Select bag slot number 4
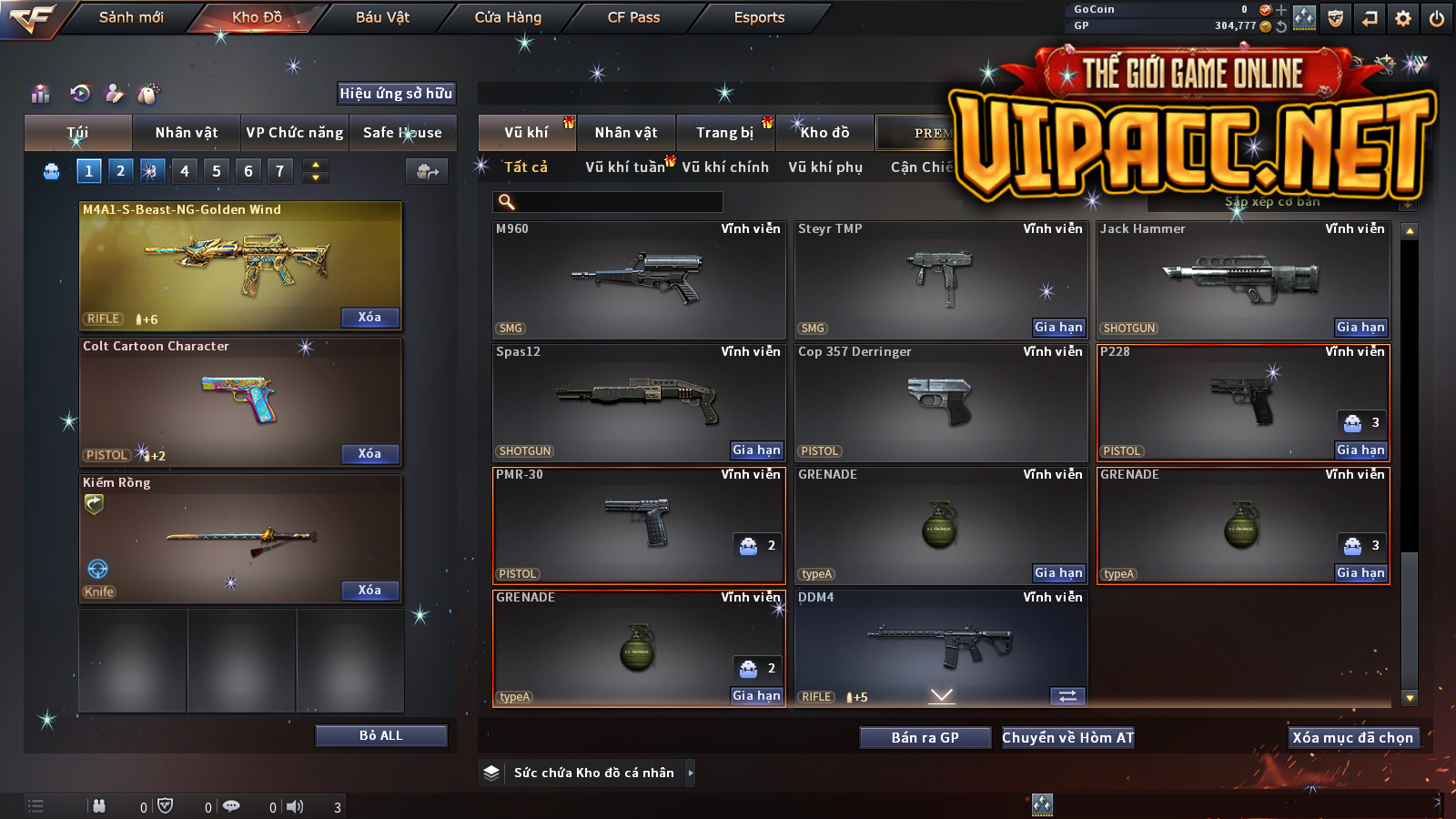Screen dimensions: 1456x819 coord(185,171)
